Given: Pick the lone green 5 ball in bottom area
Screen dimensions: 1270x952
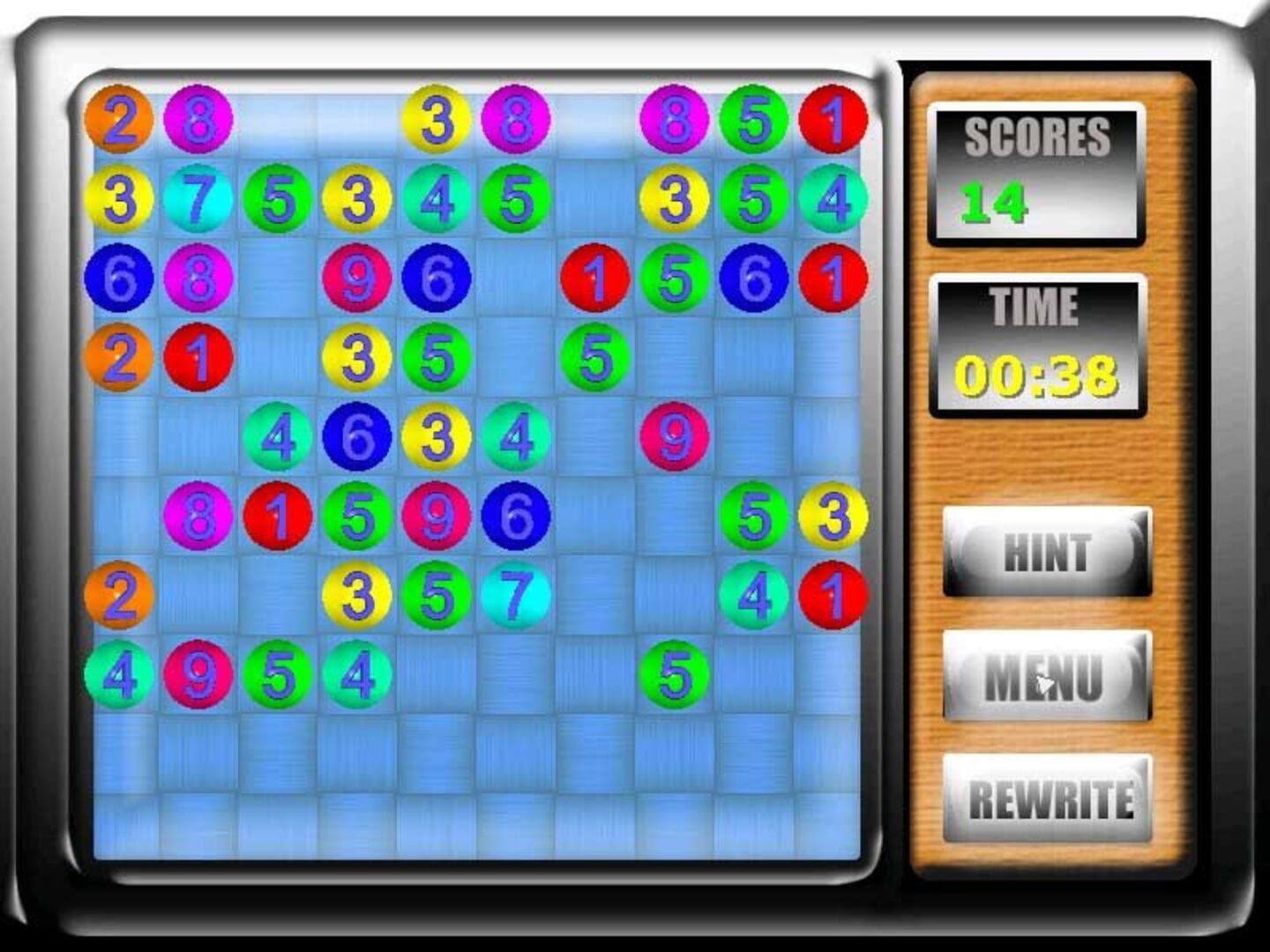Looking at the screenshot, I should (674, 674).
